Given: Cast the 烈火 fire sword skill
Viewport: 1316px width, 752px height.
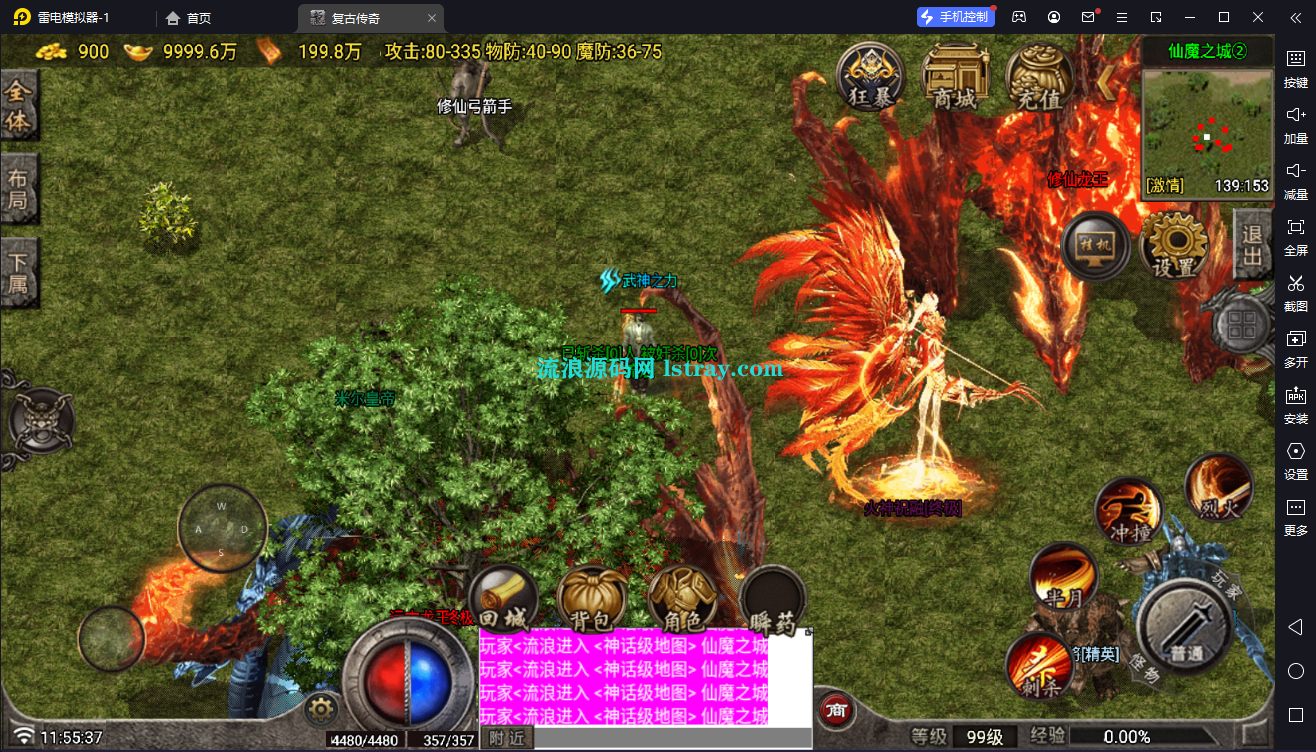Looking at the screenshot, I should tap(1218, 489).
